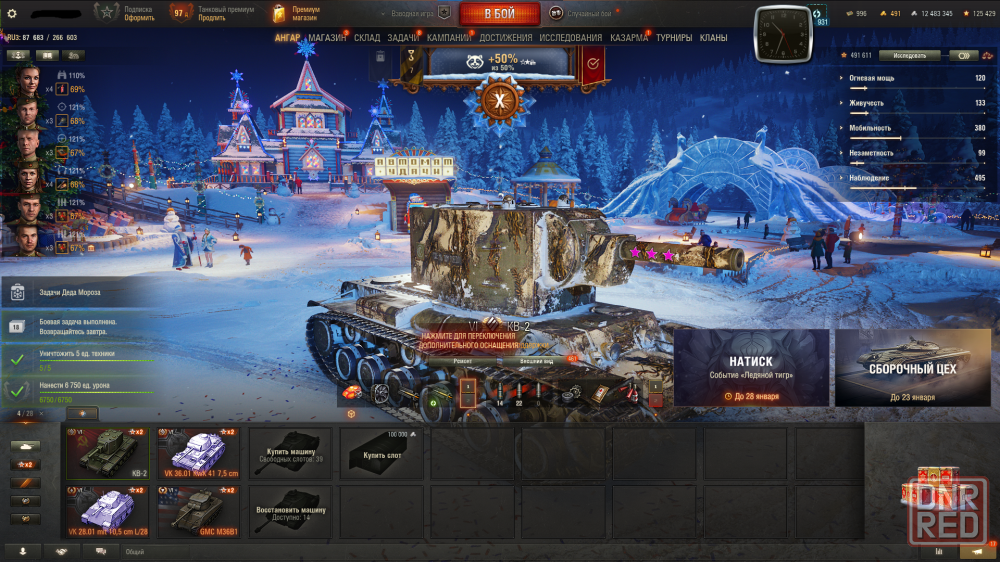The image size is (1000, 562).
Task: Show the ДОСТИЖЕНИЯ tab
Action: 506,38
